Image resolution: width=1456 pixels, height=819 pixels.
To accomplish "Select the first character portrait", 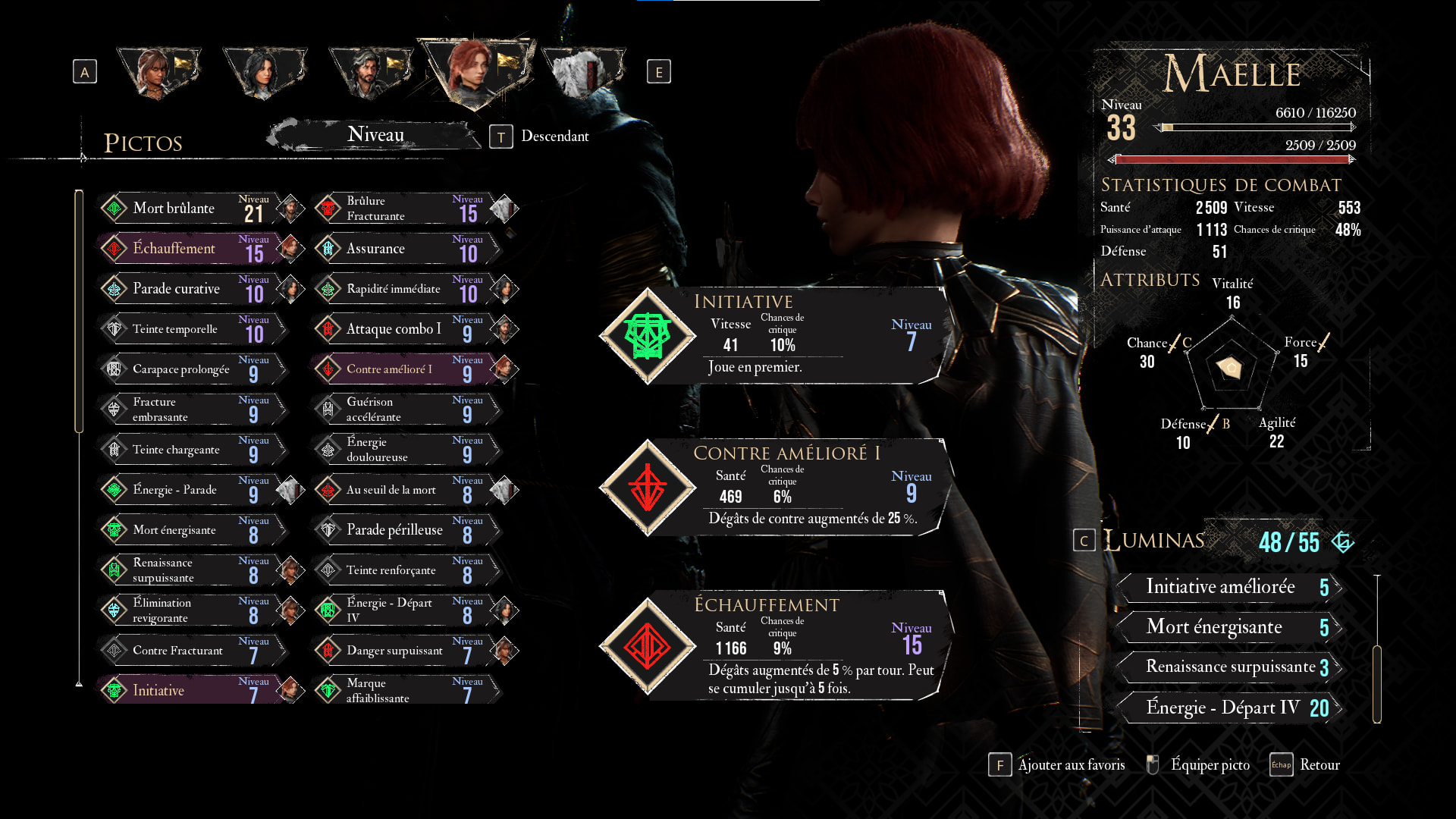I will pos(158,71).
